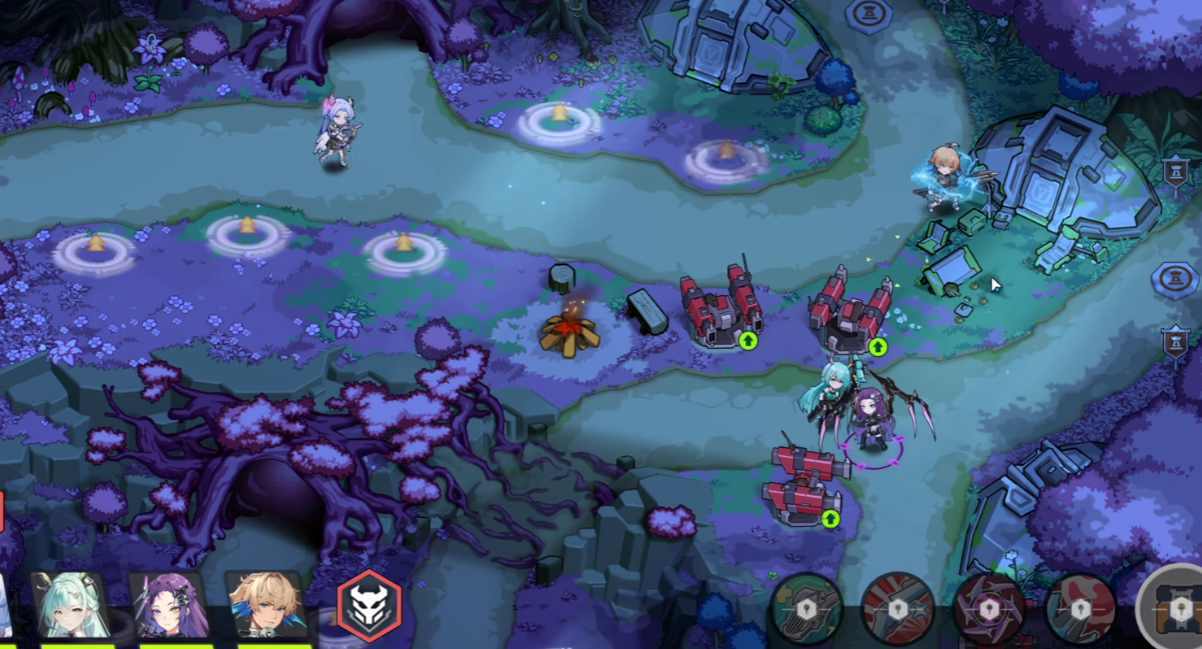Select the purple-haired hero portrait
This screenshot has height=649, width=1202.
coord(167,605)
